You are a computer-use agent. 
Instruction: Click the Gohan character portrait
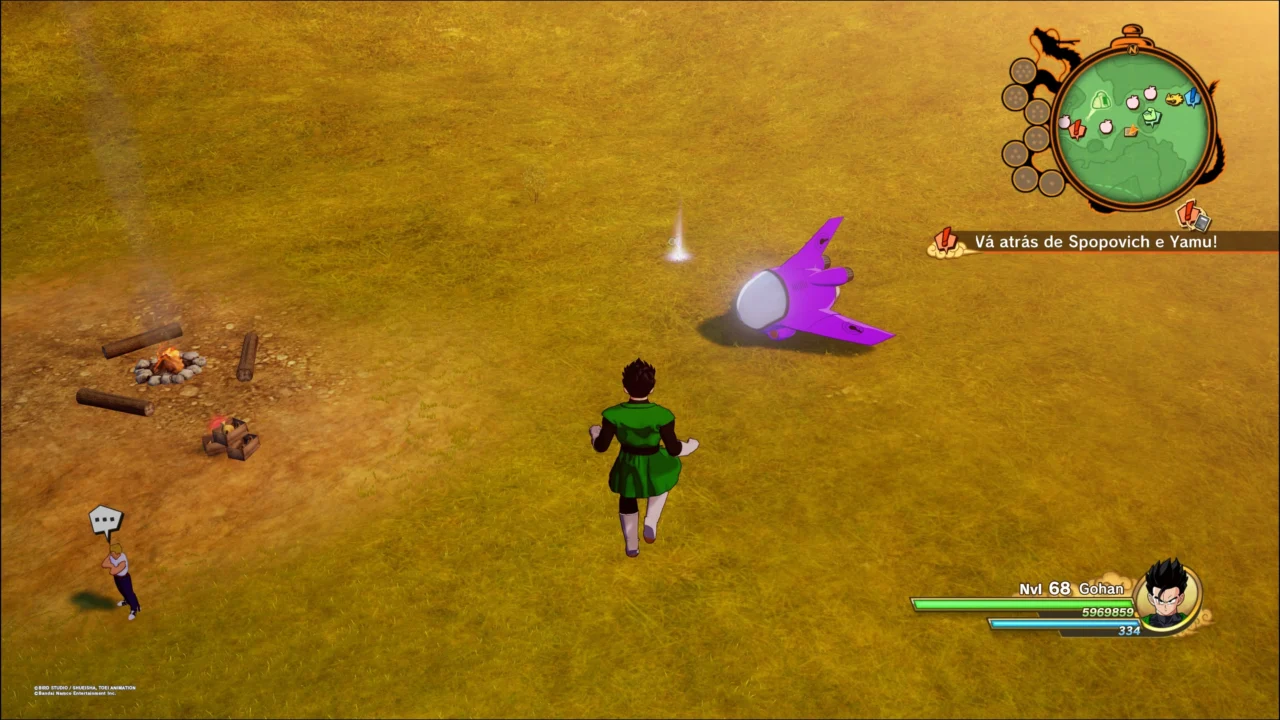(1166, 596)
